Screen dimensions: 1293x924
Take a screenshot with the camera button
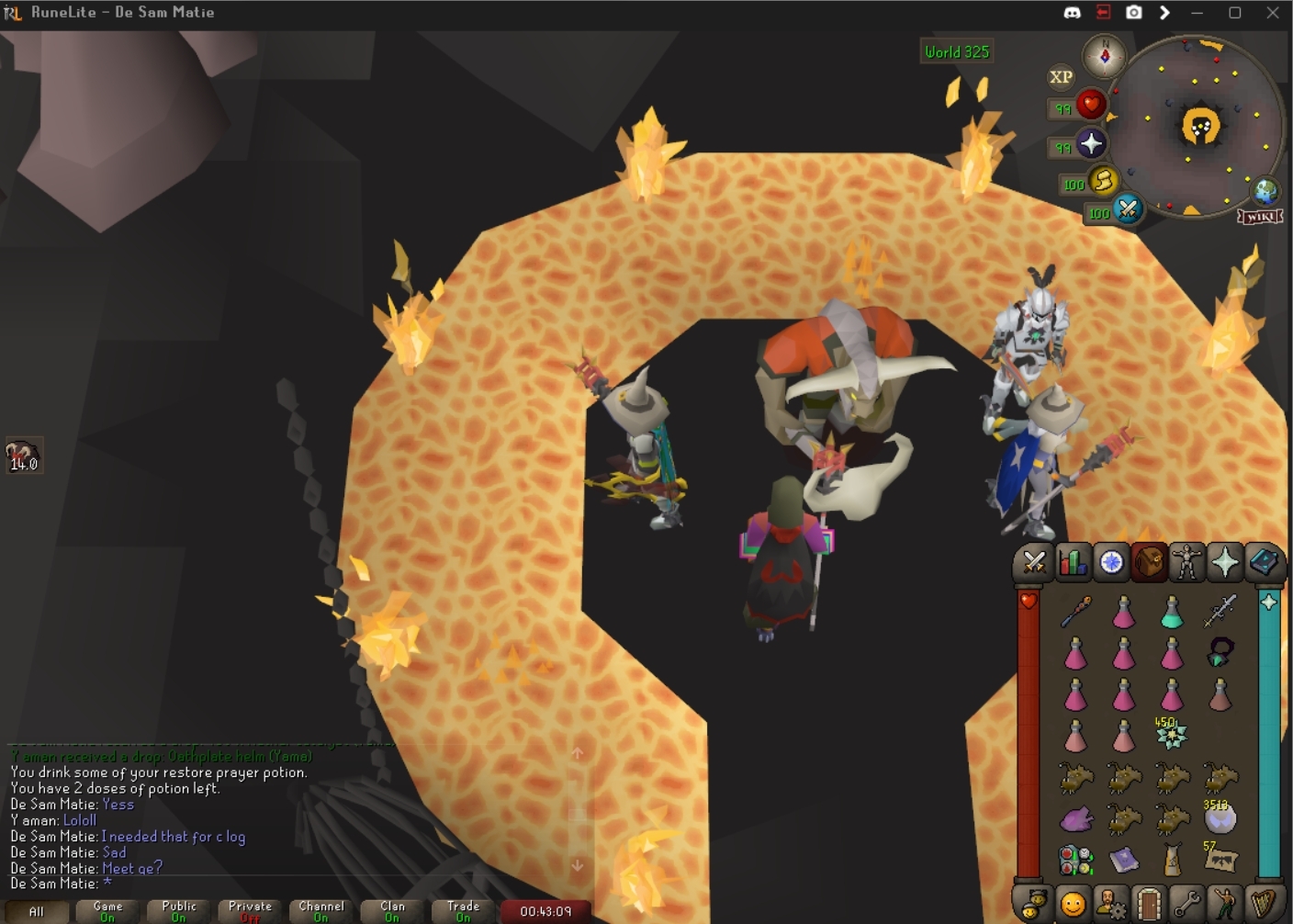point(1134,12)
